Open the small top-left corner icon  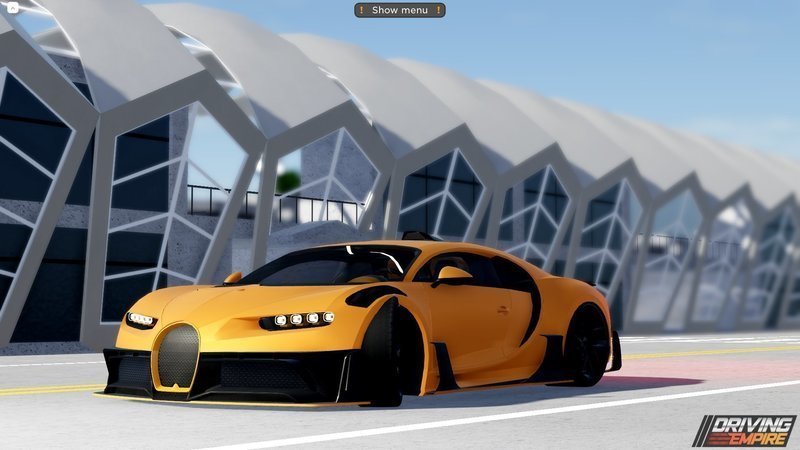[x=11, y=8]
